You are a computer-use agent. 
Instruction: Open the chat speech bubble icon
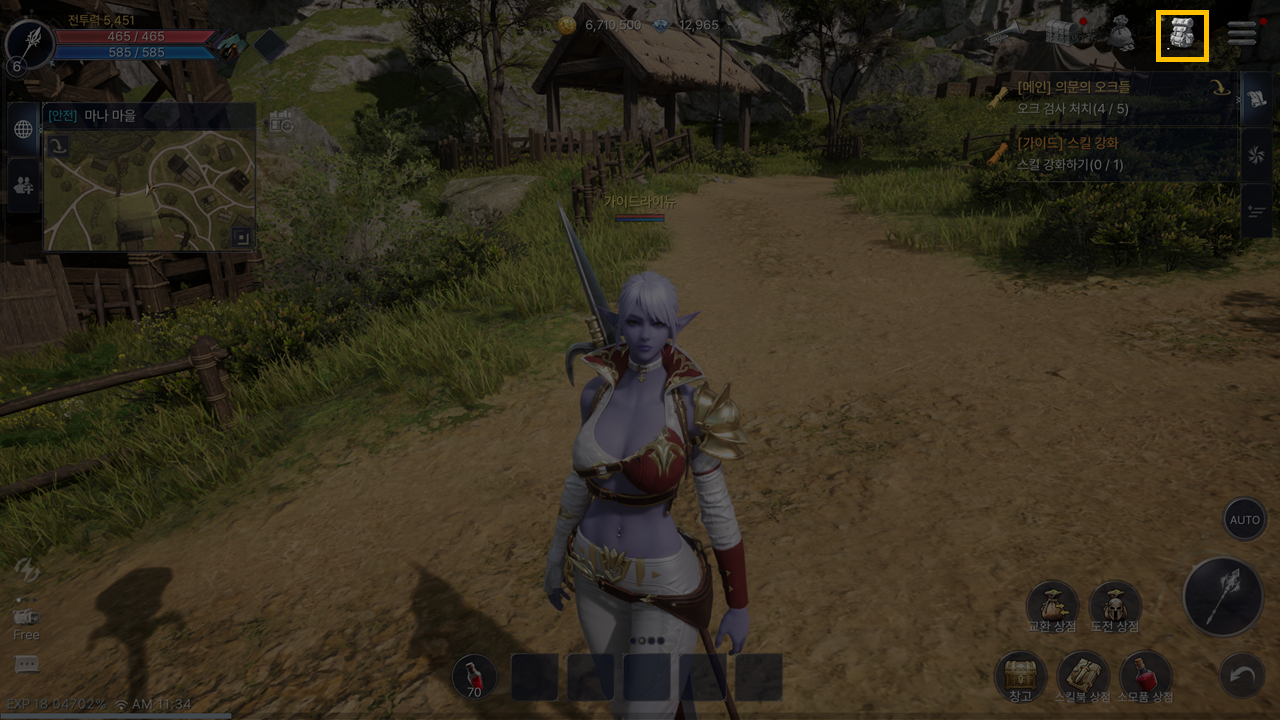point(27,664)
